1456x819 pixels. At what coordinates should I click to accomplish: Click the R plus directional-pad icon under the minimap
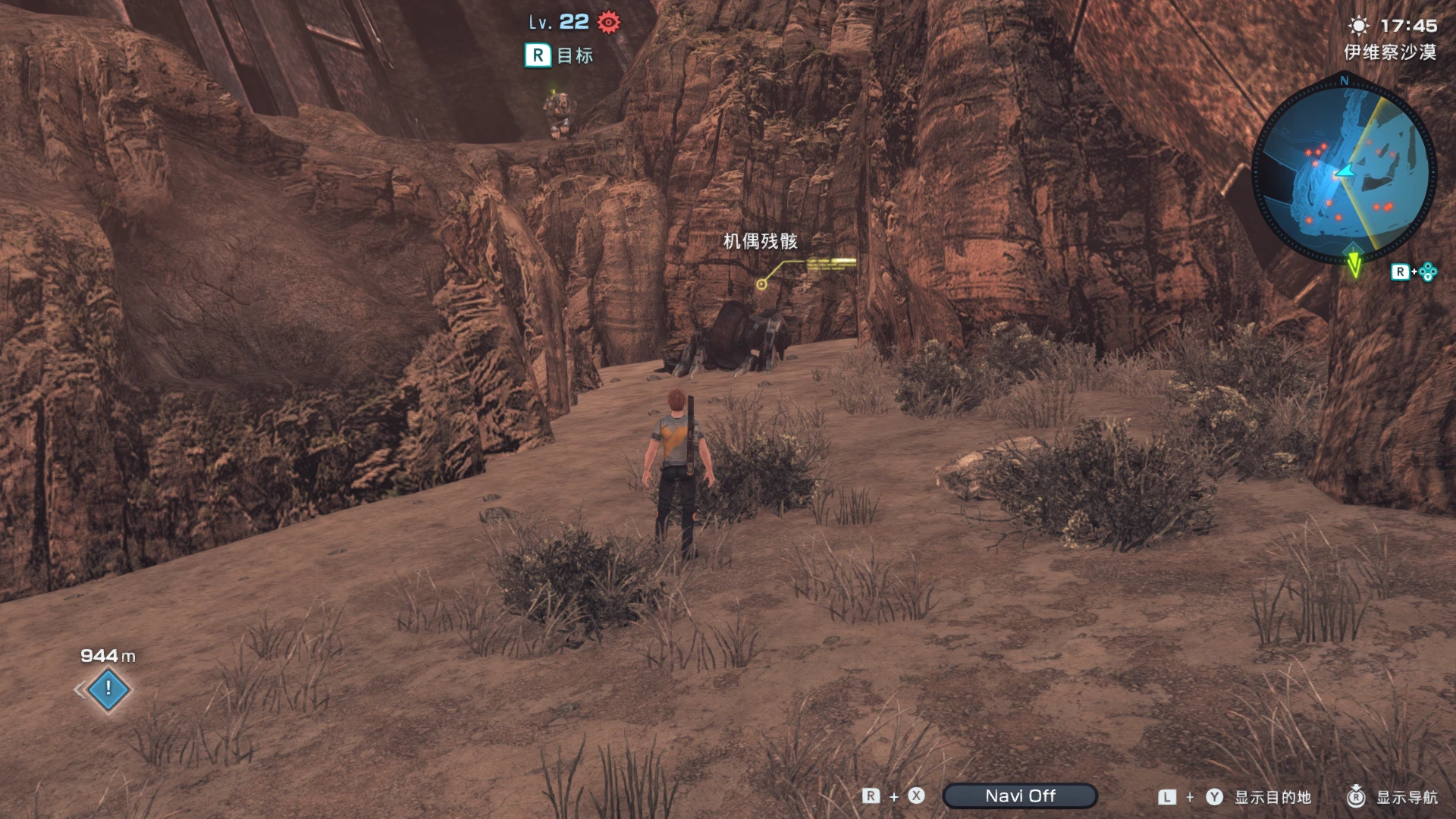(1414, 271)
